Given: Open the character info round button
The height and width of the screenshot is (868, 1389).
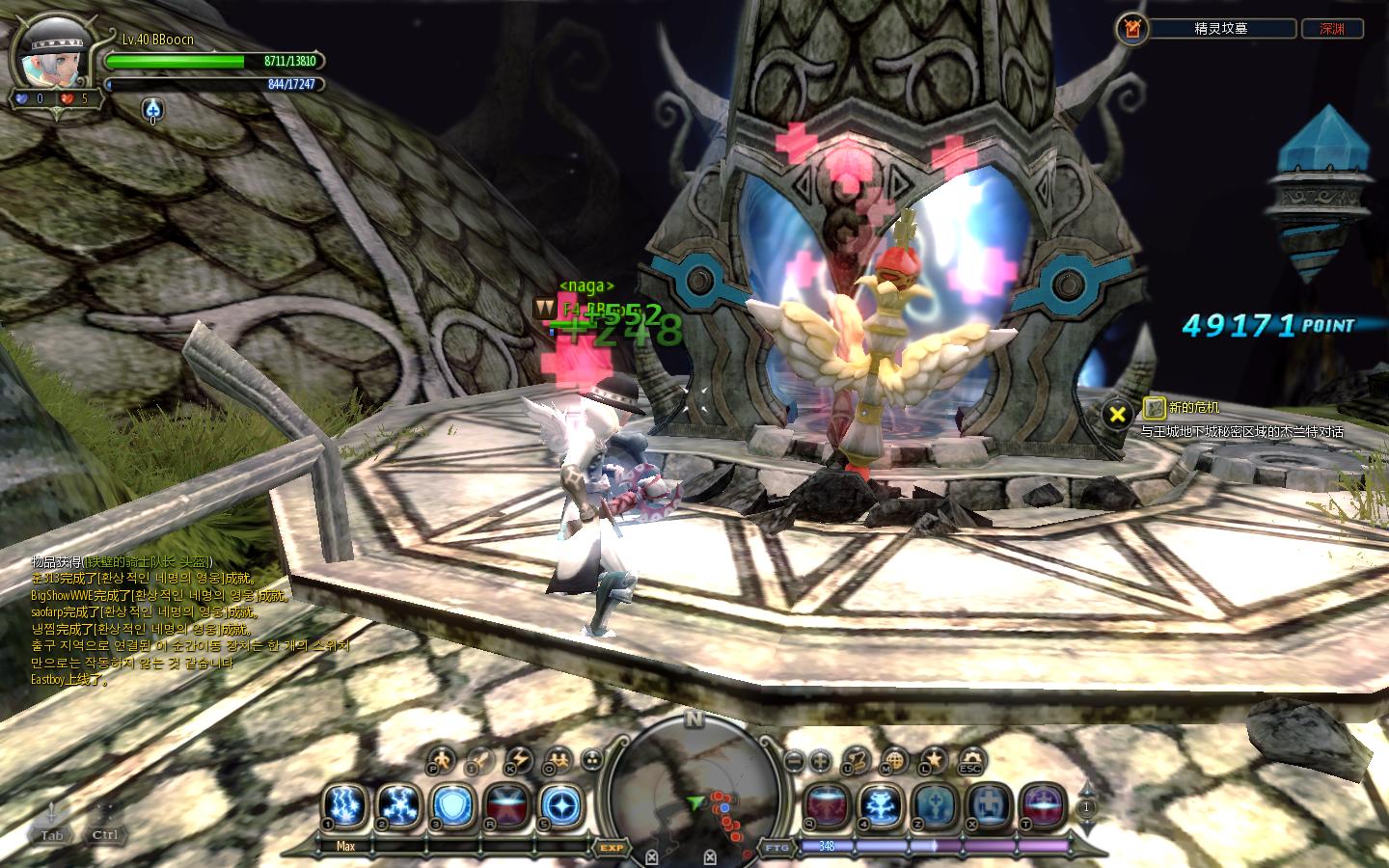Looking at the screenshot, I should (x=441, y=761).
